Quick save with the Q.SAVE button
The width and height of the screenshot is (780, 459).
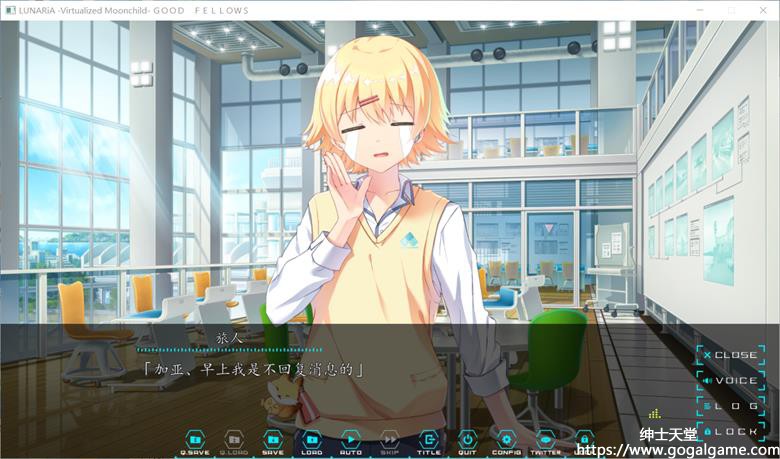195,441
